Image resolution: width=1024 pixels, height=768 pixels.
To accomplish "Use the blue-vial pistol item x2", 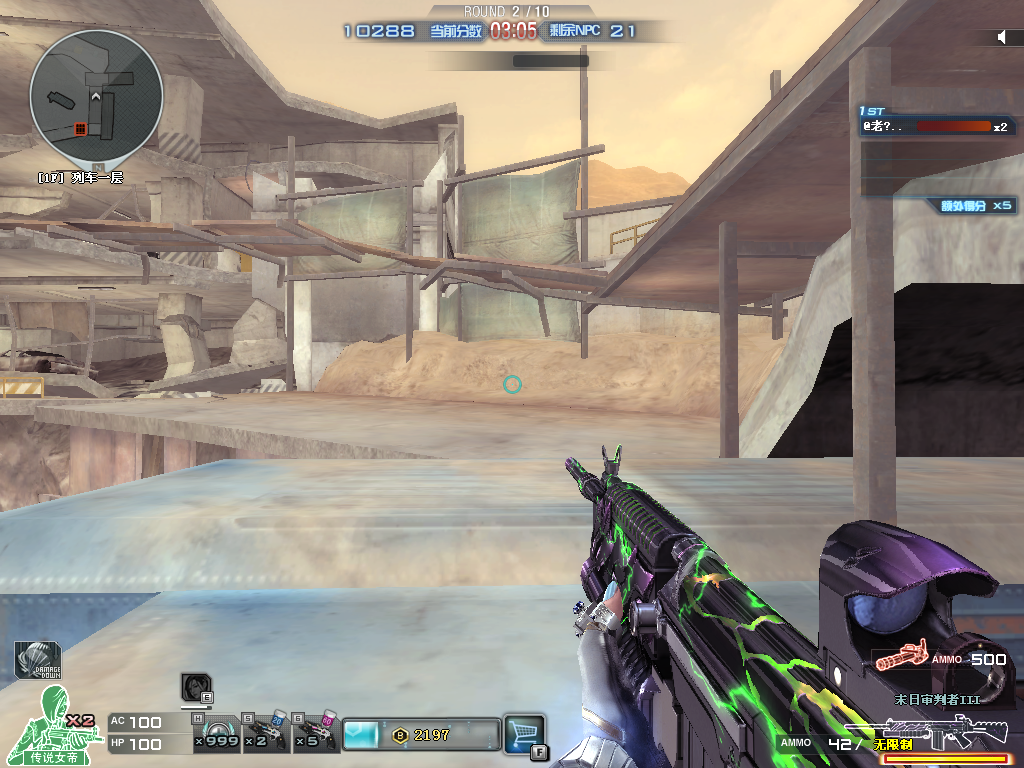I will 266,733.
